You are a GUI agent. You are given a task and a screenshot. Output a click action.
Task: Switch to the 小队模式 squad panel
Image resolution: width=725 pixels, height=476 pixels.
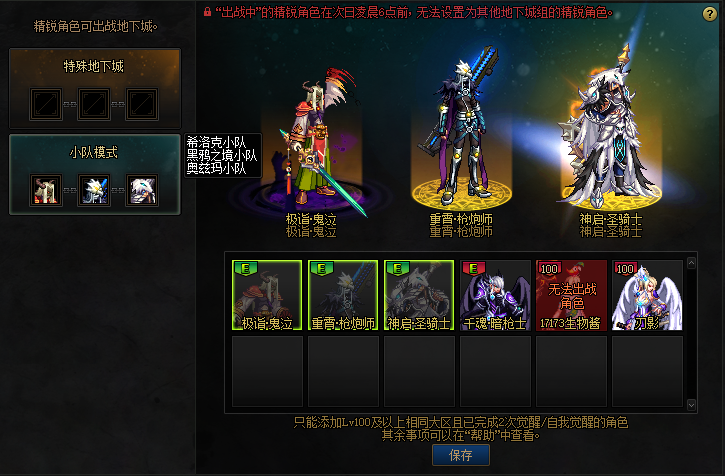(95, 174)
